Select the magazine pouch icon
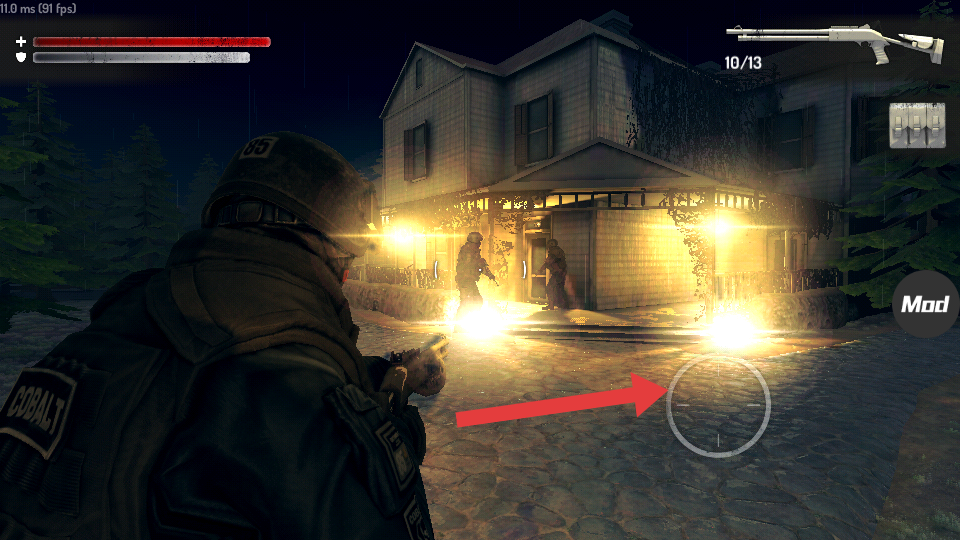Image resolution: width=960 pixels, height=540 pixels. 916,125
